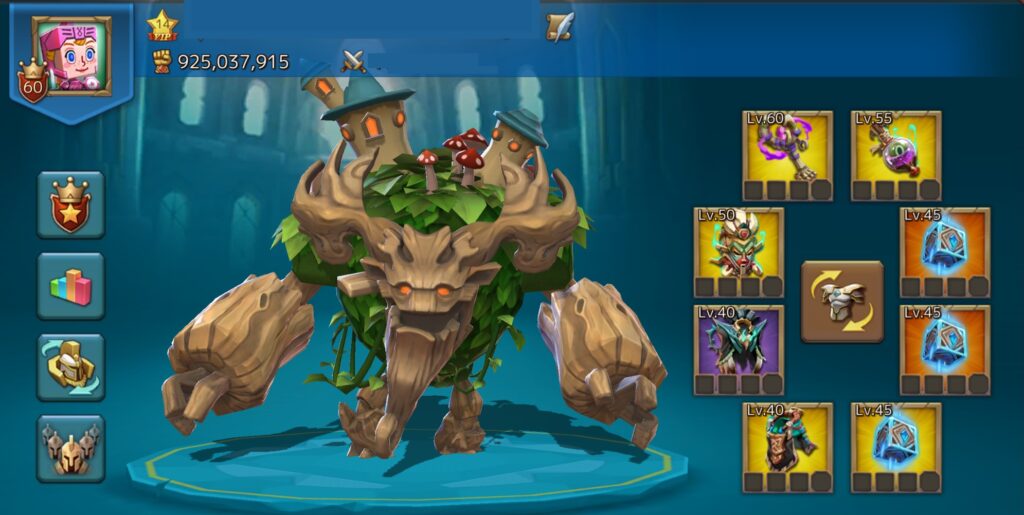Click the quill and scroll icon
The width and height of the screenshot is (1024, 515).
point(560,27)
